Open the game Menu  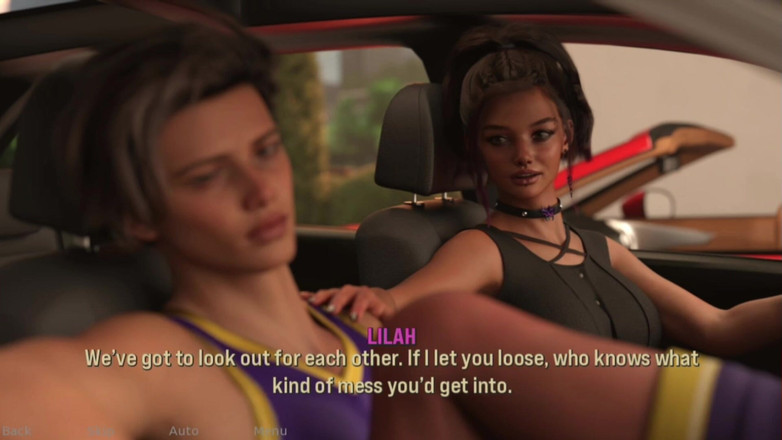pos(270,431)
